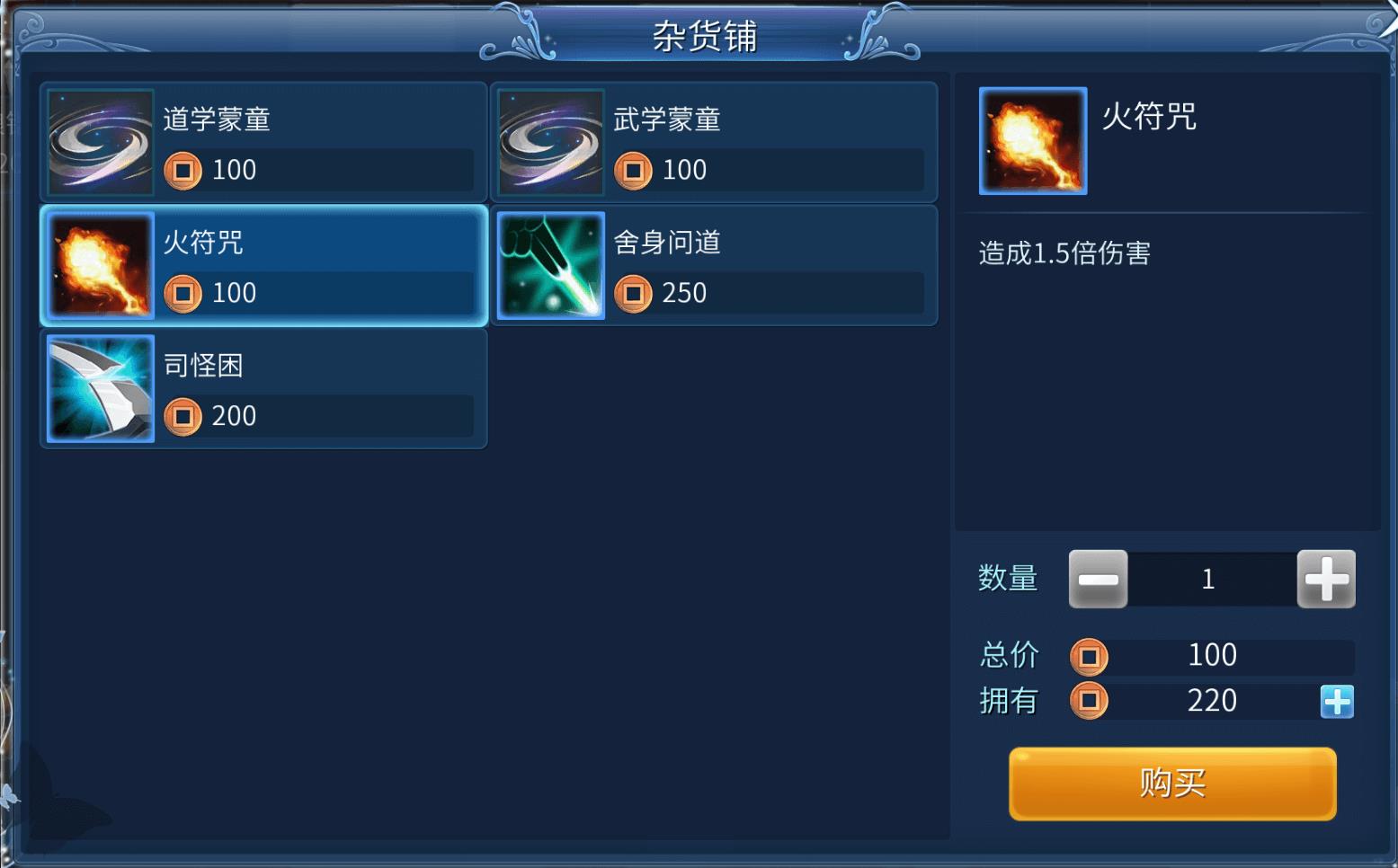Click the blue plus next to 拥有 currency
The image size is (1398, 868).
pos(1337,701)
